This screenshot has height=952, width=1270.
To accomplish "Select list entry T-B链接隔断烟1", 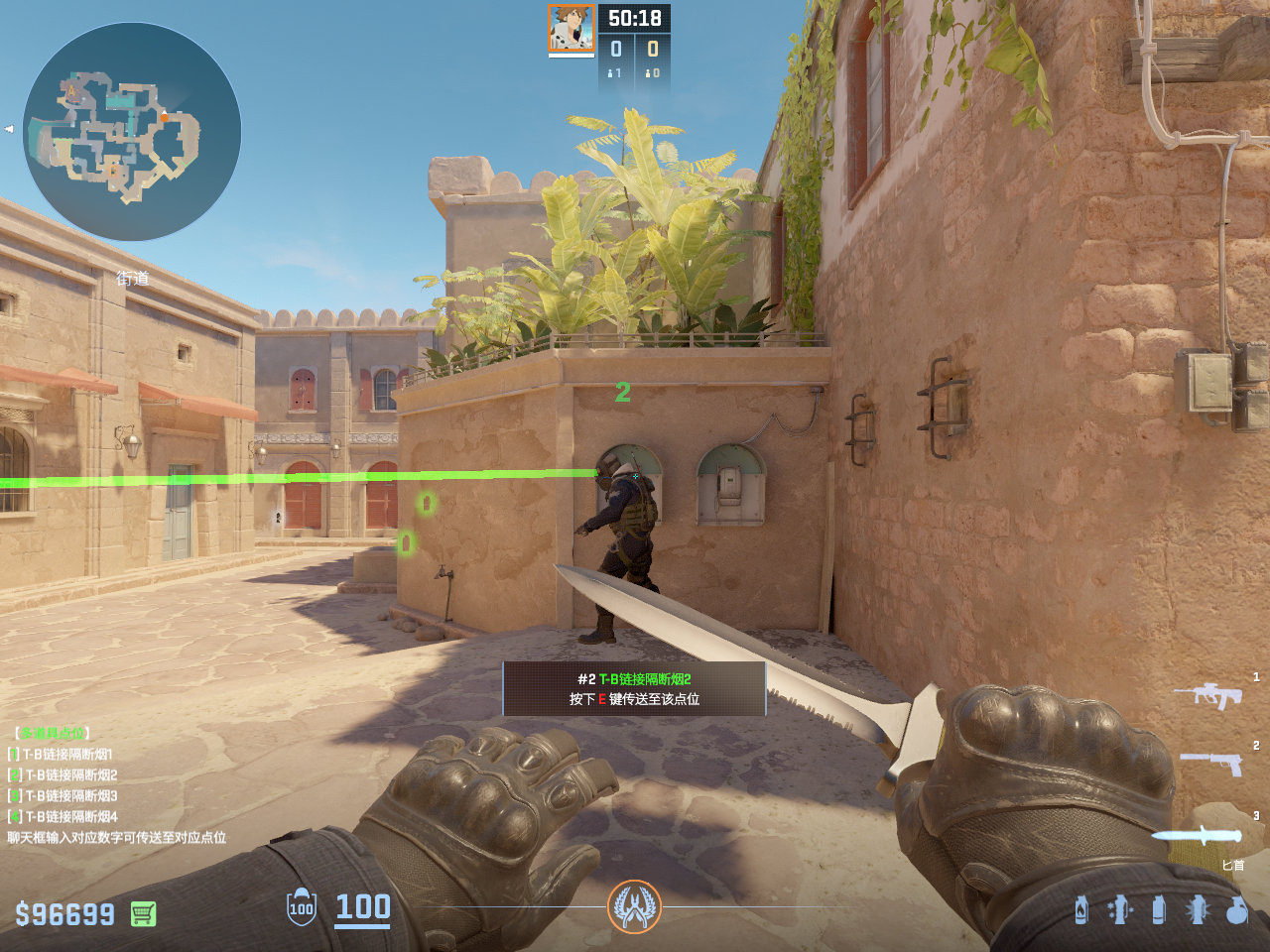I will click(x=67, y=755).
